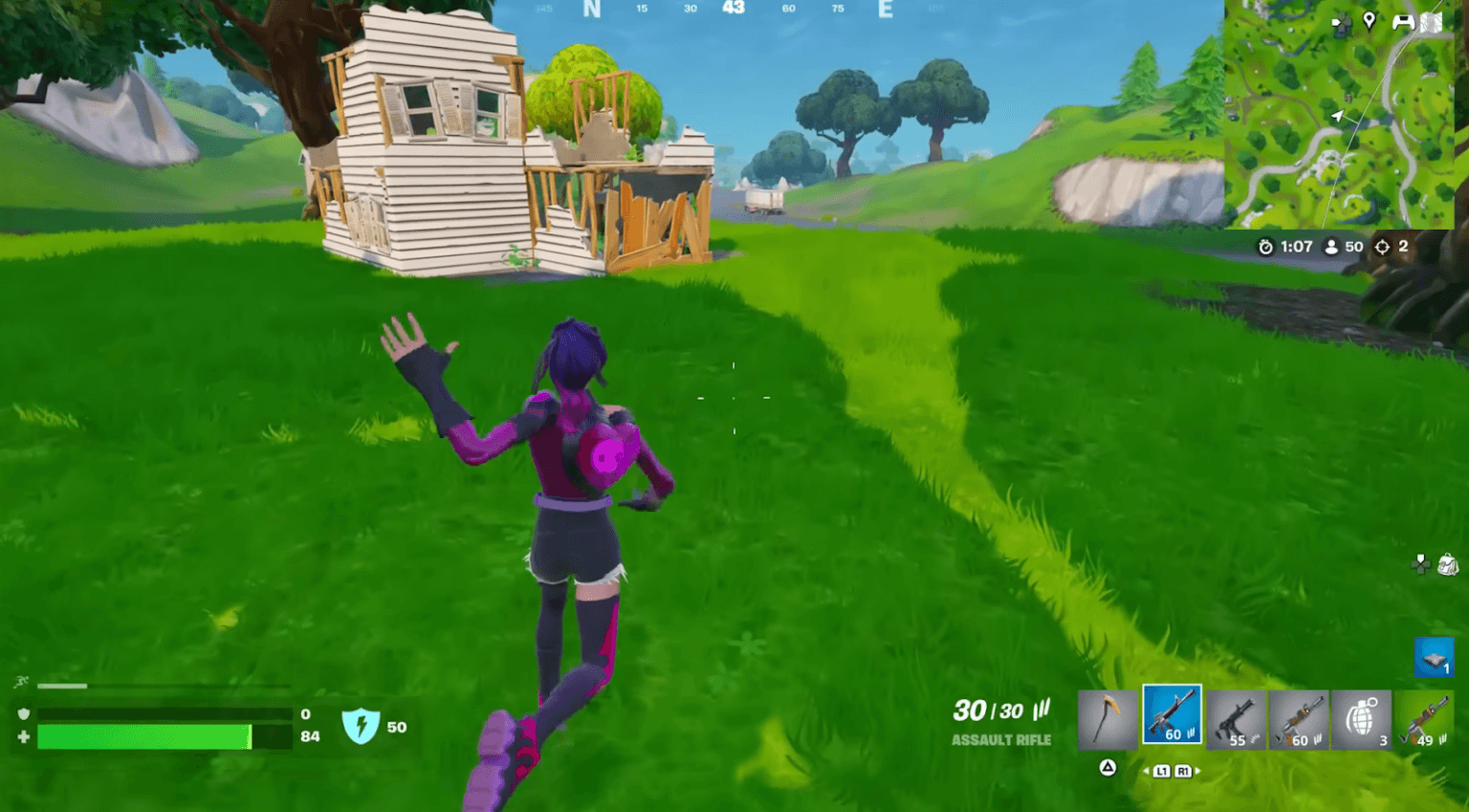Click the L1 button label under the hotbar
The image size is (1469, 812).
1162,770
